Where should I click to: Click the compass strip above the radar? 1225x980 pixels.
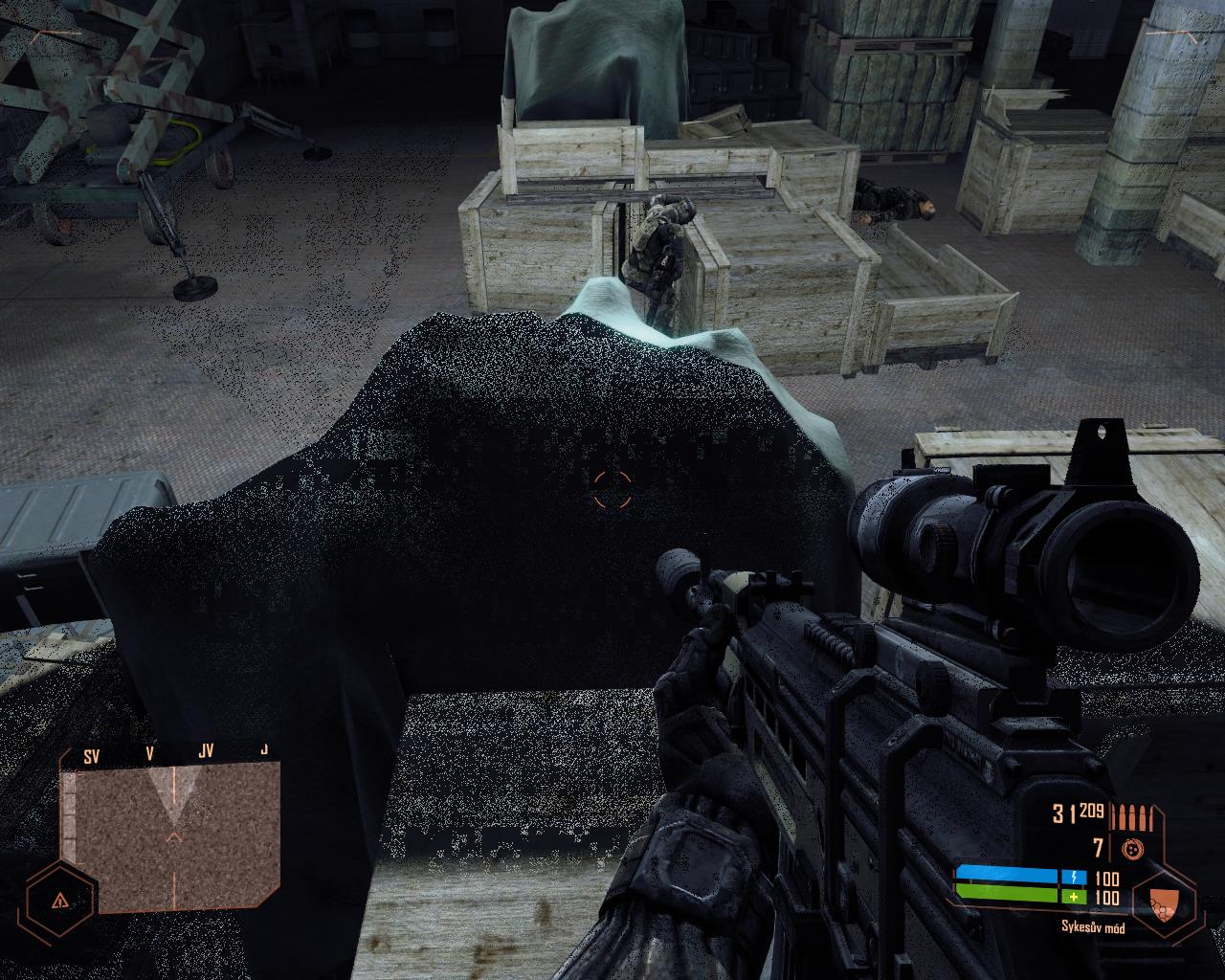(x=176, y=754)
